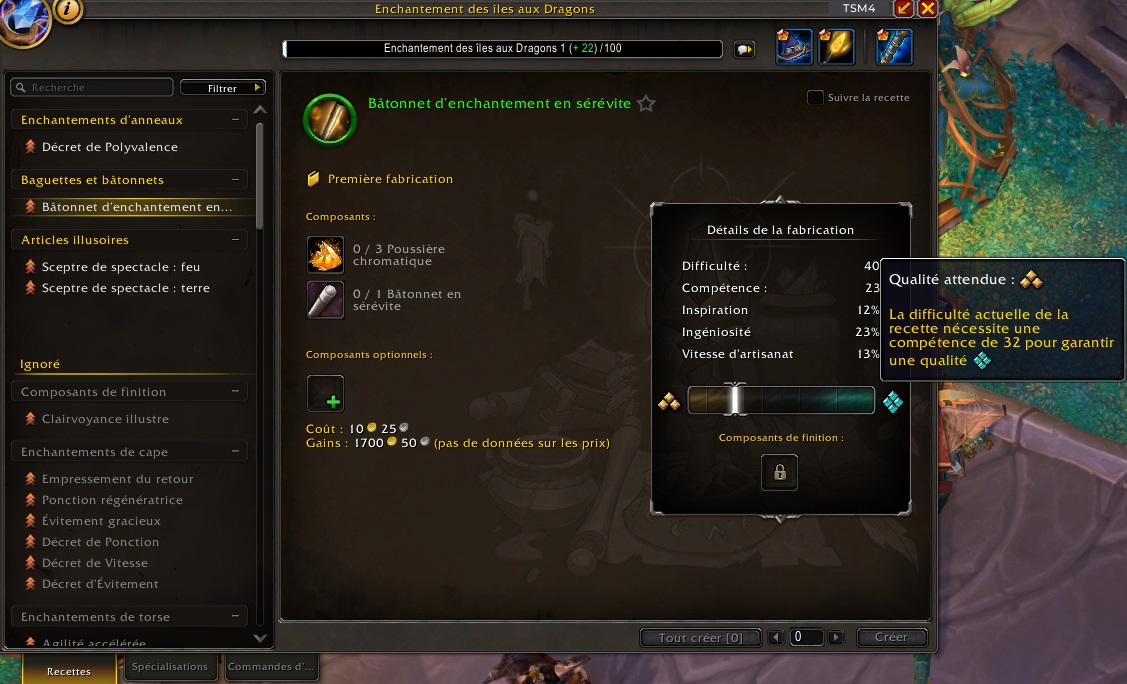Screen dimensions: 1127x684
Task: Click the Créer button
Action: pos(890,637)
